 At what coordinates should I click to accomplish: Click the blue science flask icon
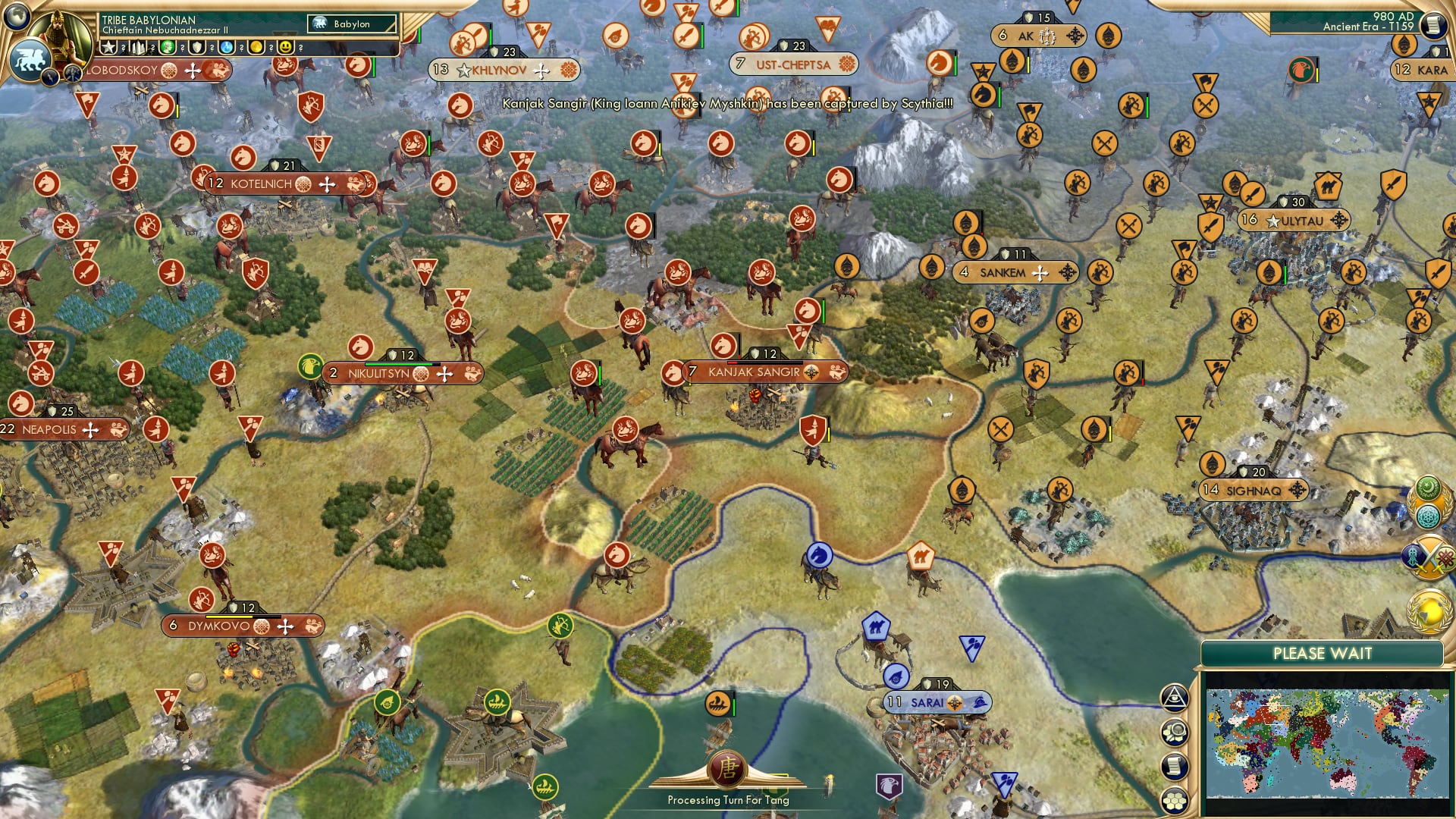(225, 47)
